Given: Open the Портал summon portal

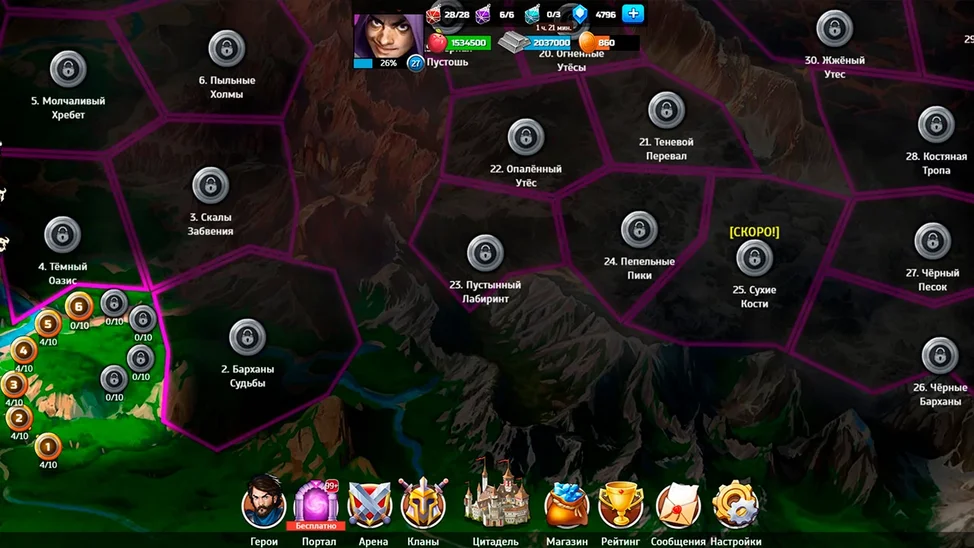Looking at the screenshot, I should coord(316,503).
